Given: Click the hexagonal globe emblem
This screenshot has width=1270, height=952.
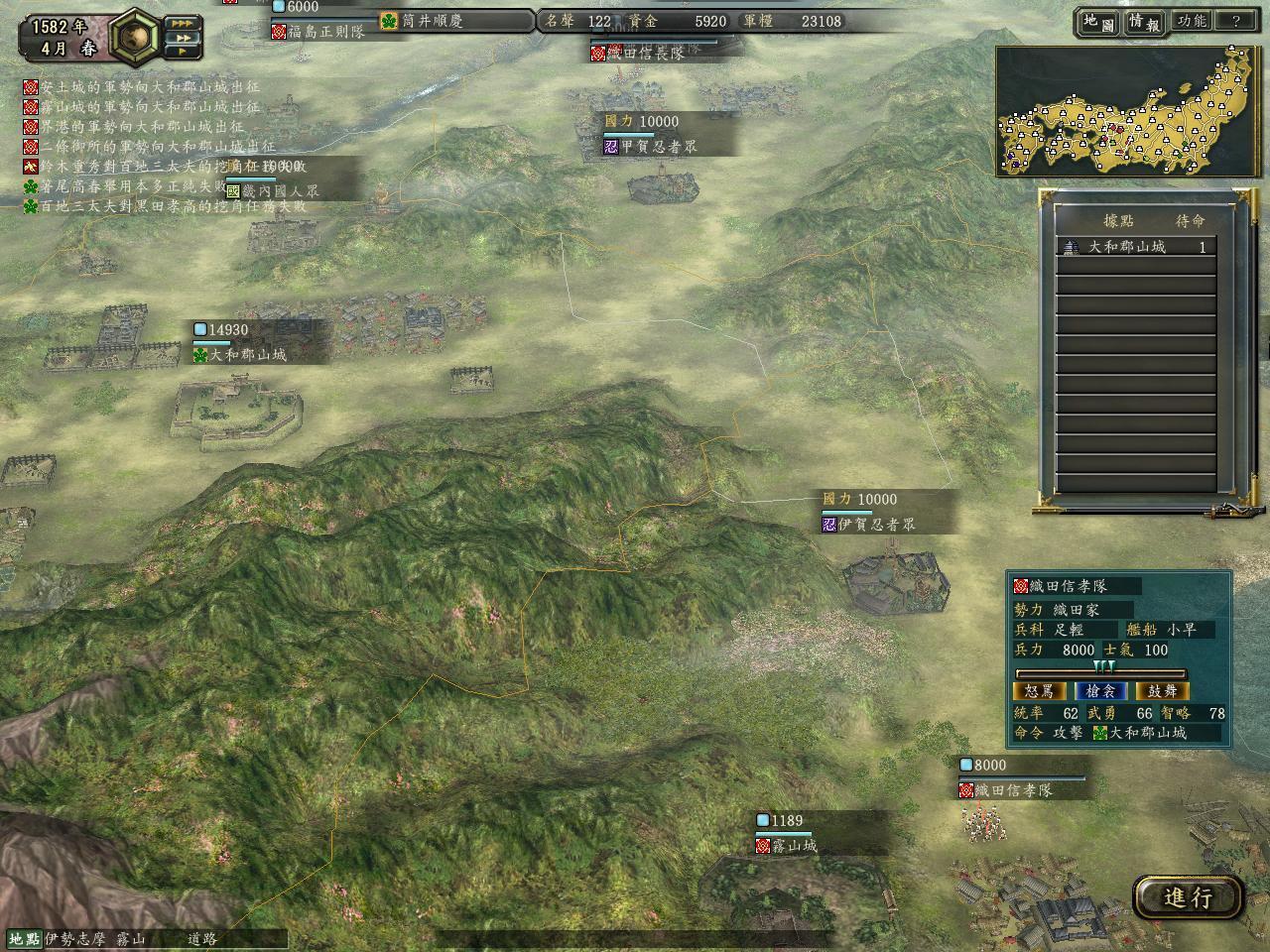Looking at the screenshot, I should (136, 36).
